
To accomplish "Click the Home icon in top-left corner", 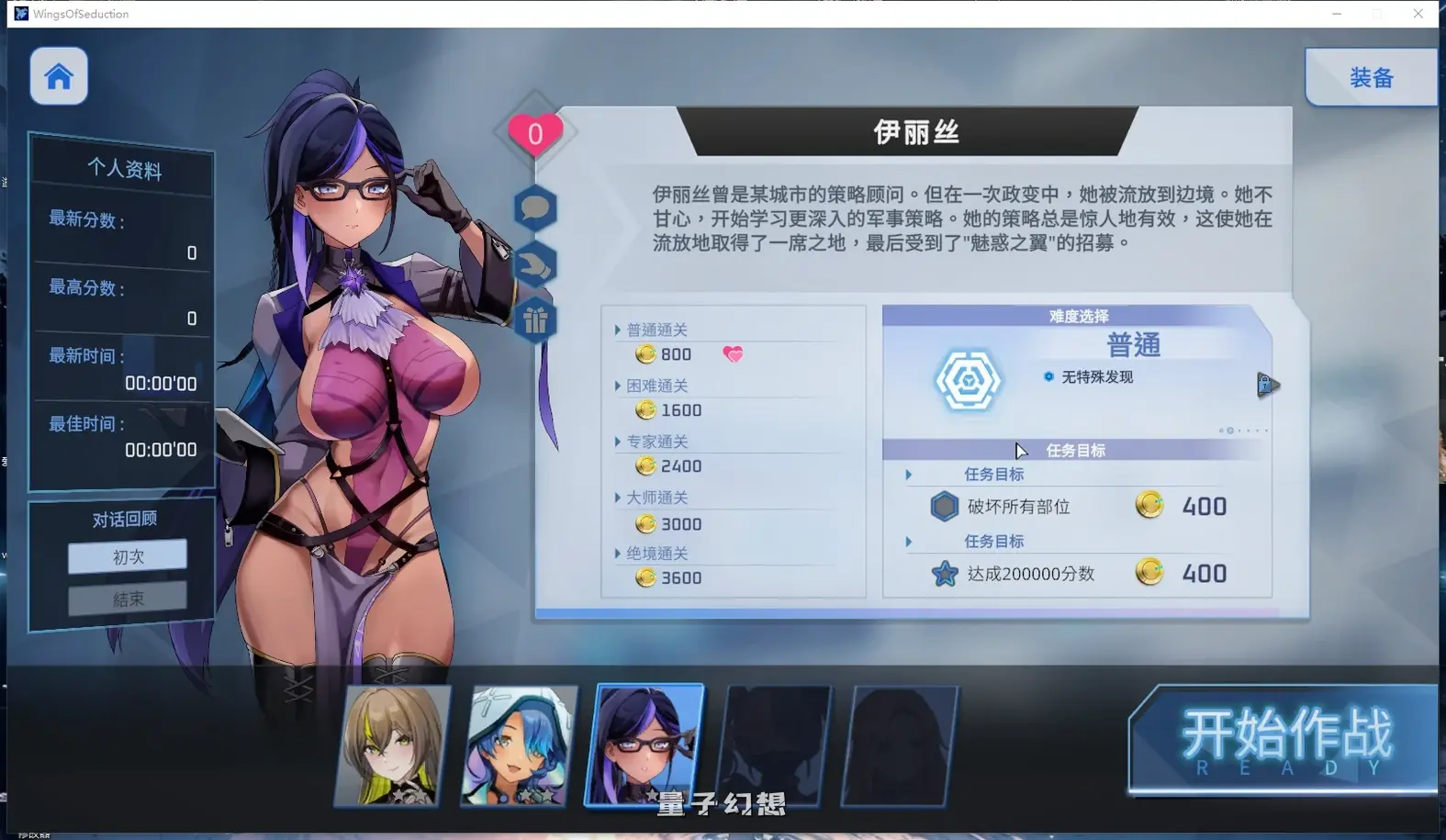I will pos(58,76).
